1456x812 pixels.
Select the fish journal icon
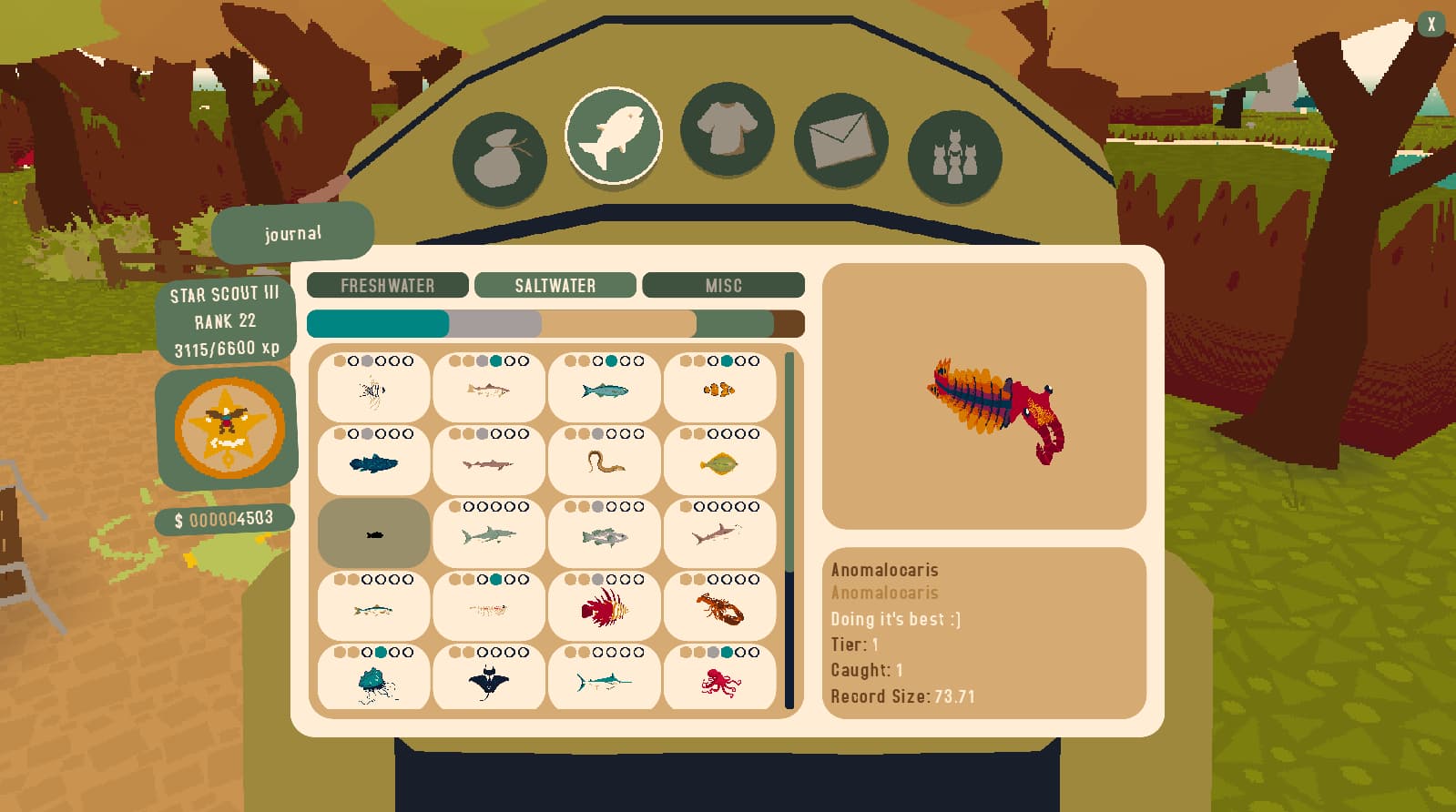coord(614,135)
